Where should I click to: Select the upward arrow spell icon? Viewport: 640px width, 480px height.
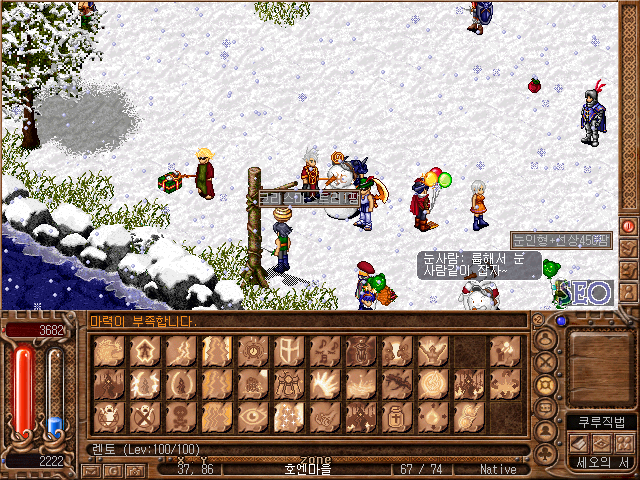coord(144,350)
